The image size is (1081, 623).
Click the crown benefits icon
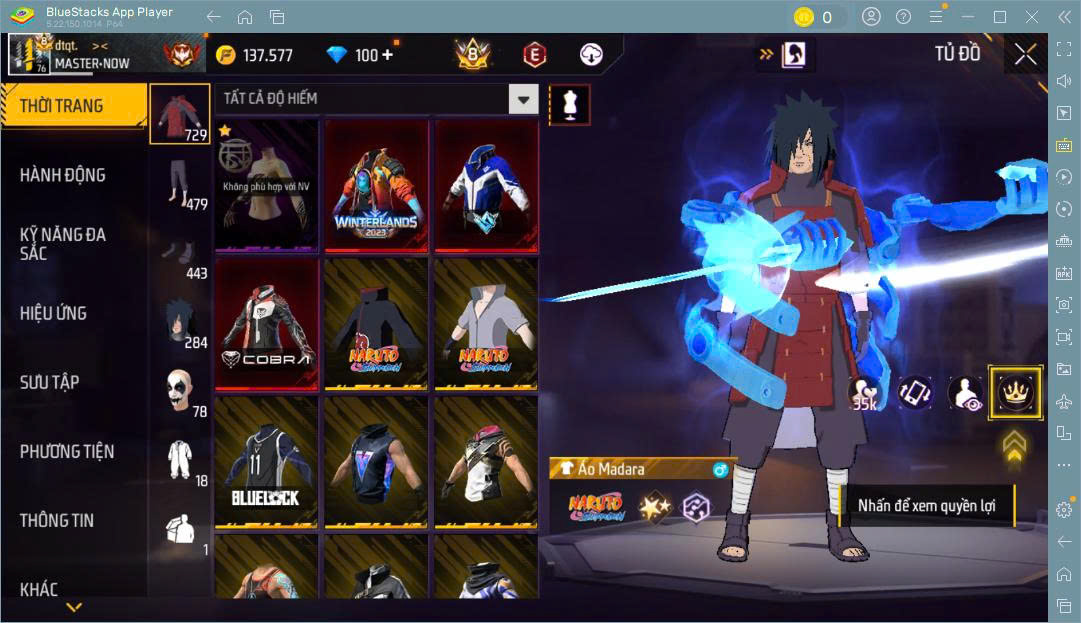[x=1015, y=393]
